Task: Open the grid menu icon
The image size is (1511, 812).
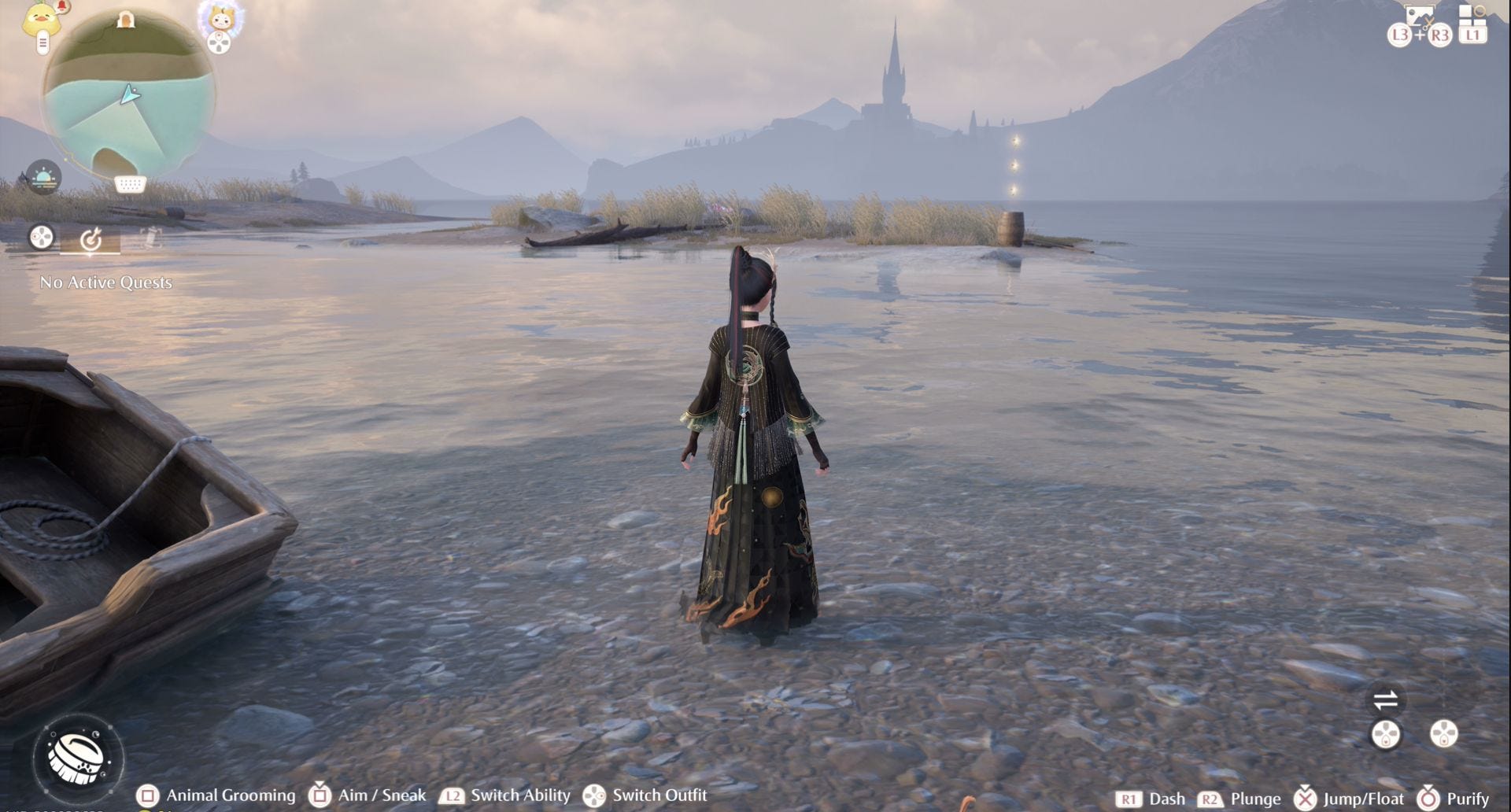Action: click(x=1471, y=16)
